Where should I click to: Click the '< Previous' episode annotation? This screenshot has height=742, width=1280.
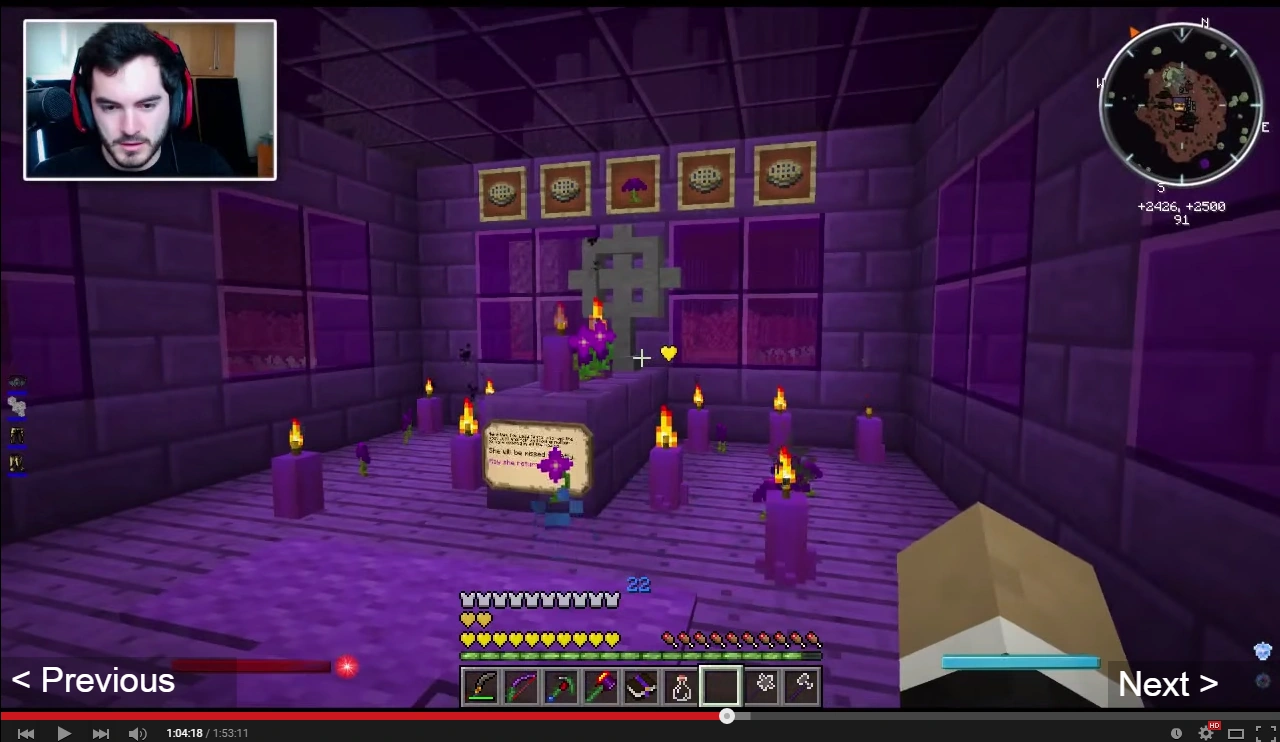(x=92, y=680)
